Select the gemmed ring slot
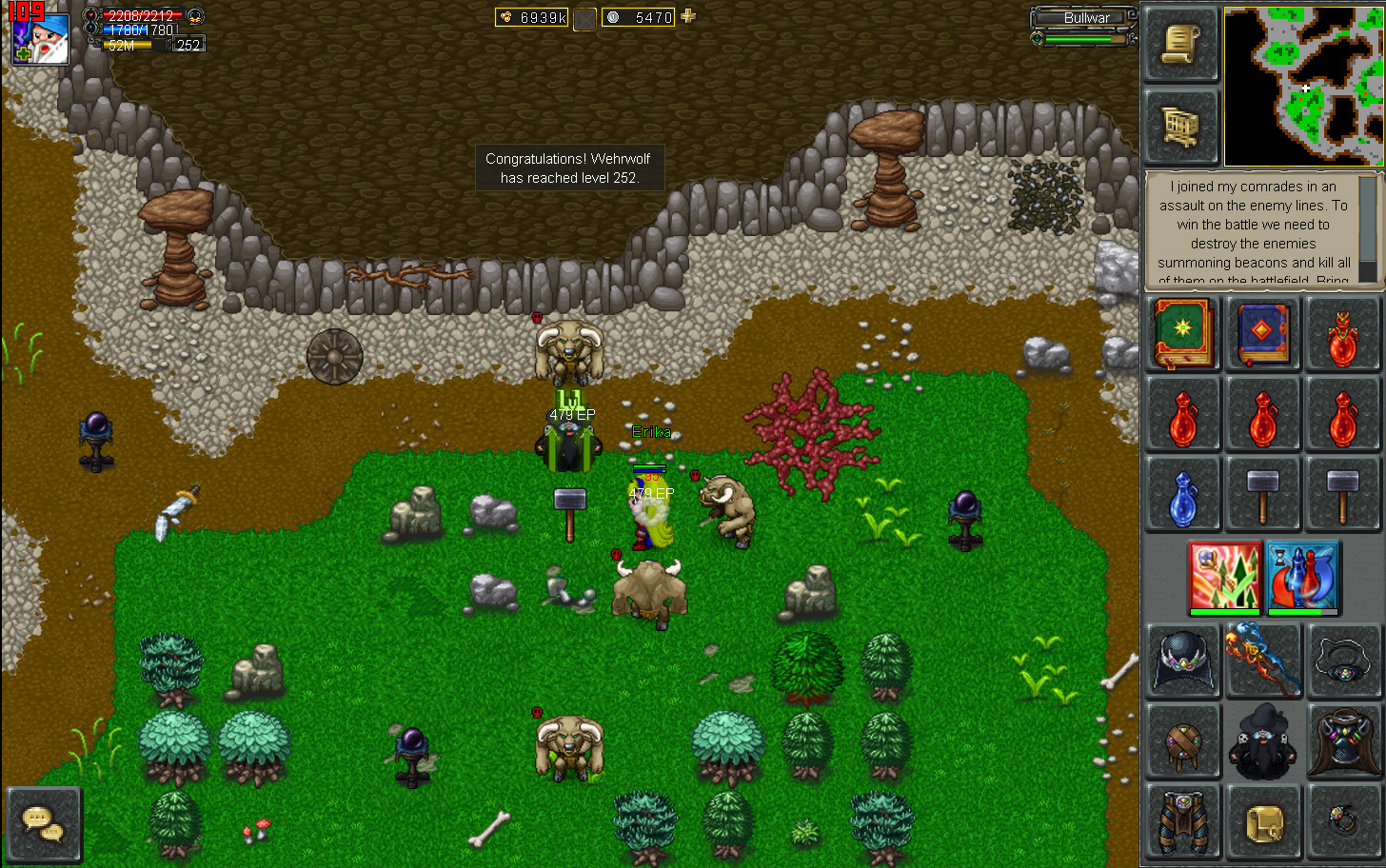Viewport: 1386px width, 868px height. [x=1343, y=820]
